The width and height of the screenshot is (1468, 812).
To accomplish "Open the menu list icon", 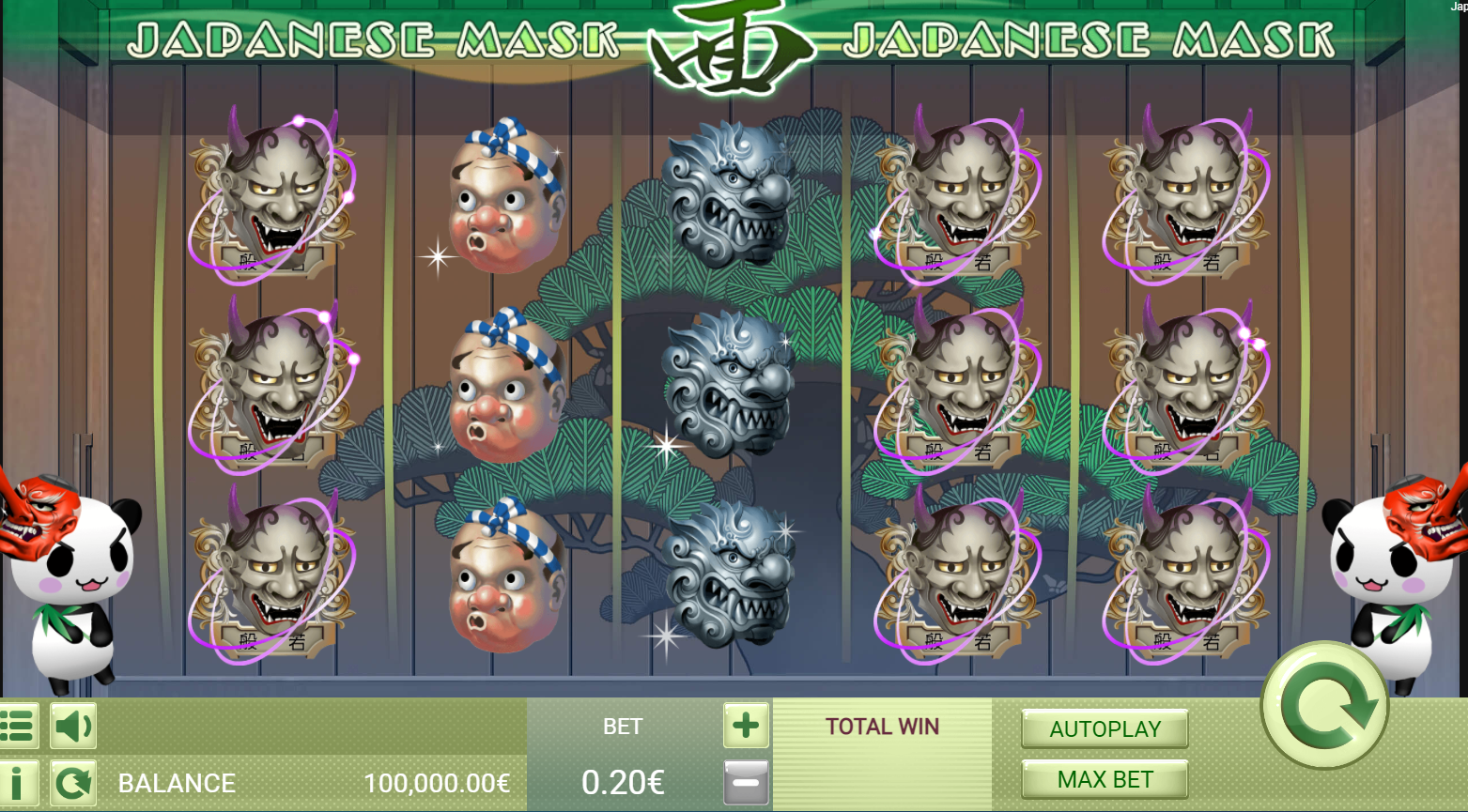I will coord(18,726).
